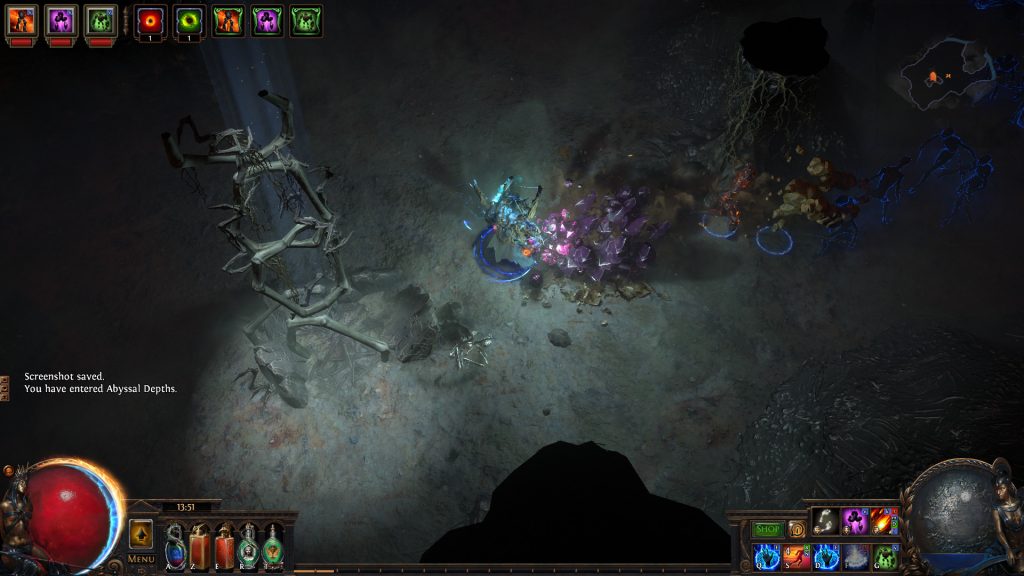The image size is (1024, 576).
Task: Select the orange golem portrait with red life bar
Action: point(22,20)
